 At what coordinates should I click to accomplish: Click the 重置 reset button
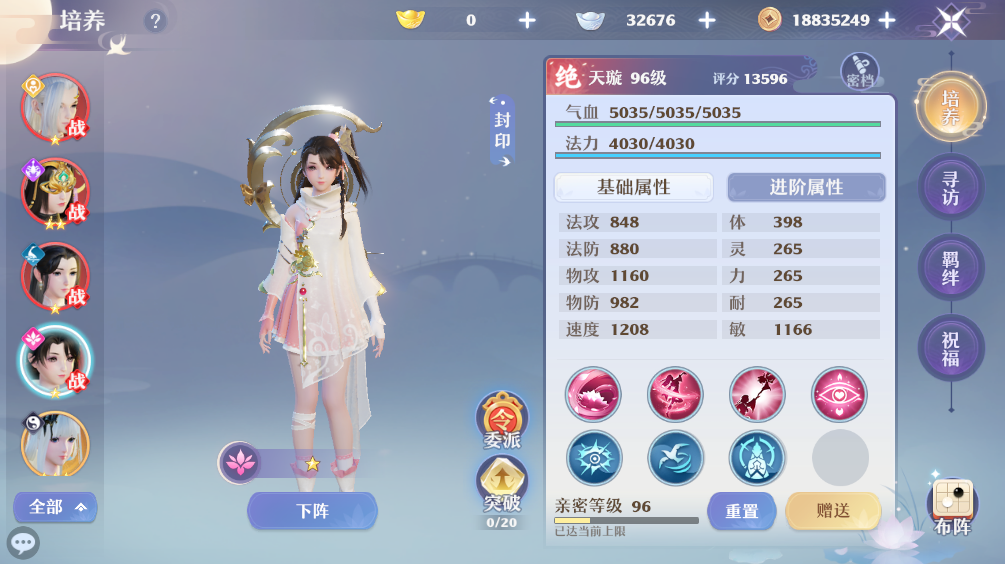(741, 511)
